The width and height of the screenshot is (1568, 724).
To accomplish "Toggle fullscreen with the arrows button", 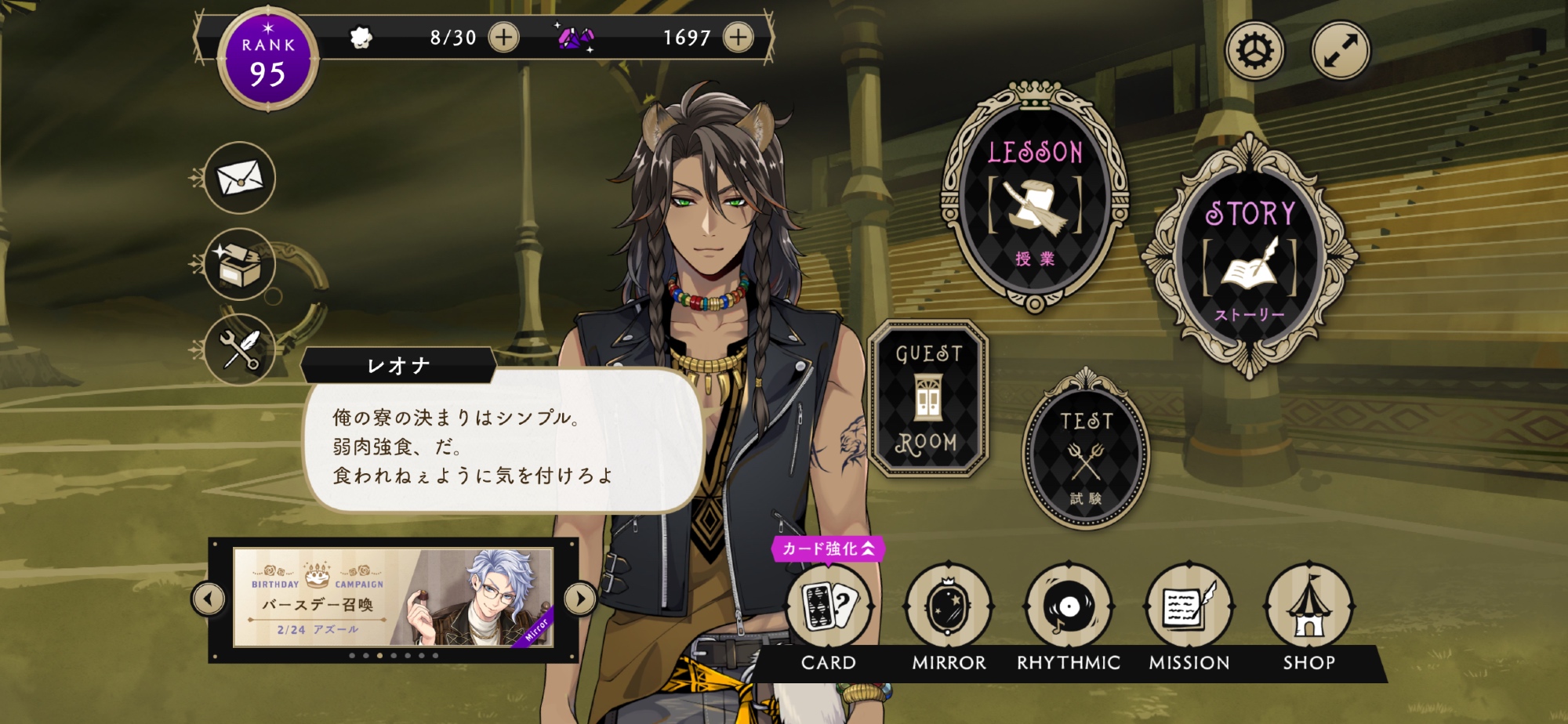I will 1341,51.
